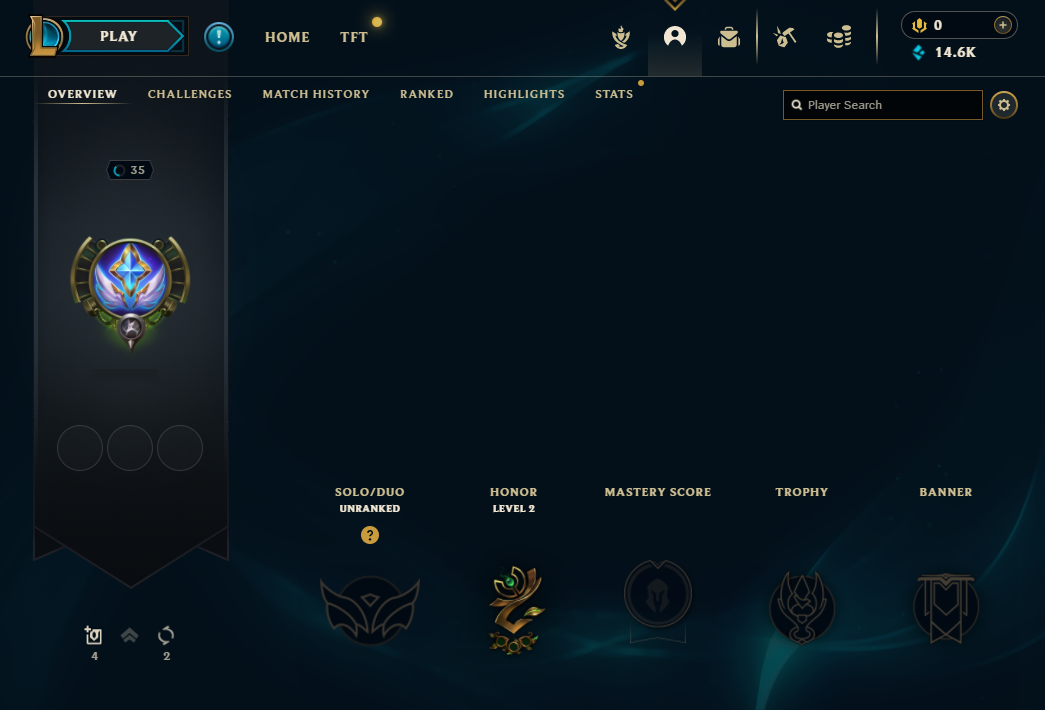The image size is (1045, 710).
Task: Select the Honor Level 2 emblem
Action: point(514,609)
